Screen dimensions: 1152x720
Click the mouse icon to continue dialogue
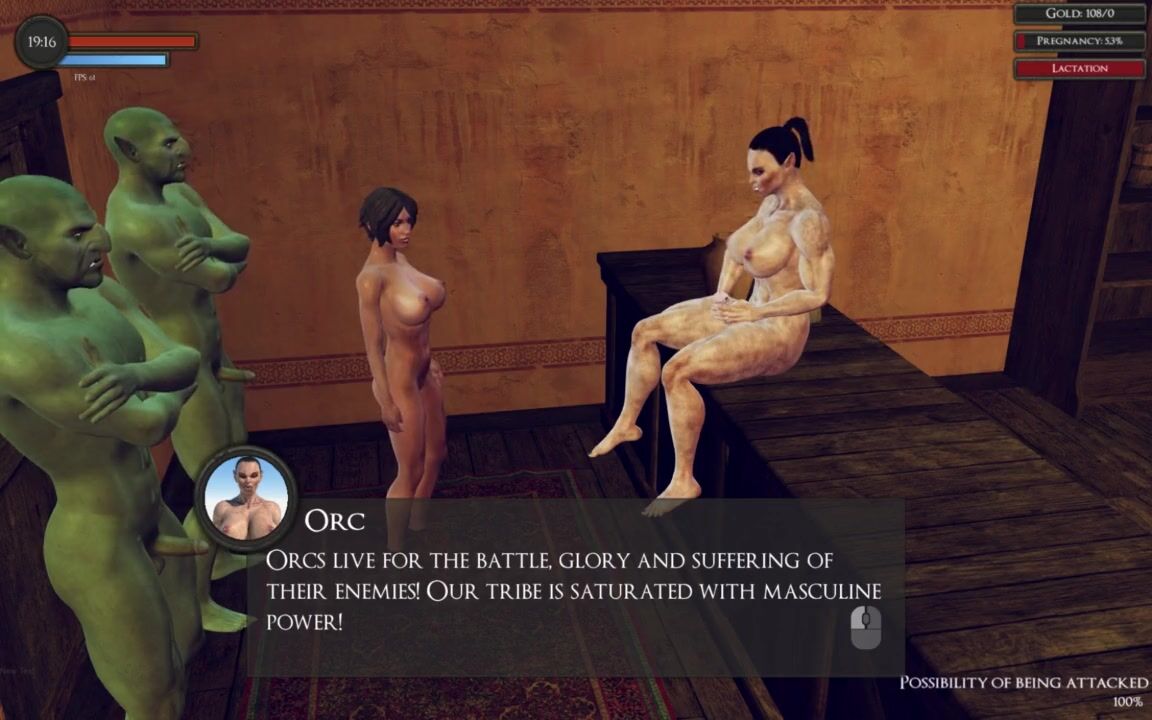coord(866,628)
